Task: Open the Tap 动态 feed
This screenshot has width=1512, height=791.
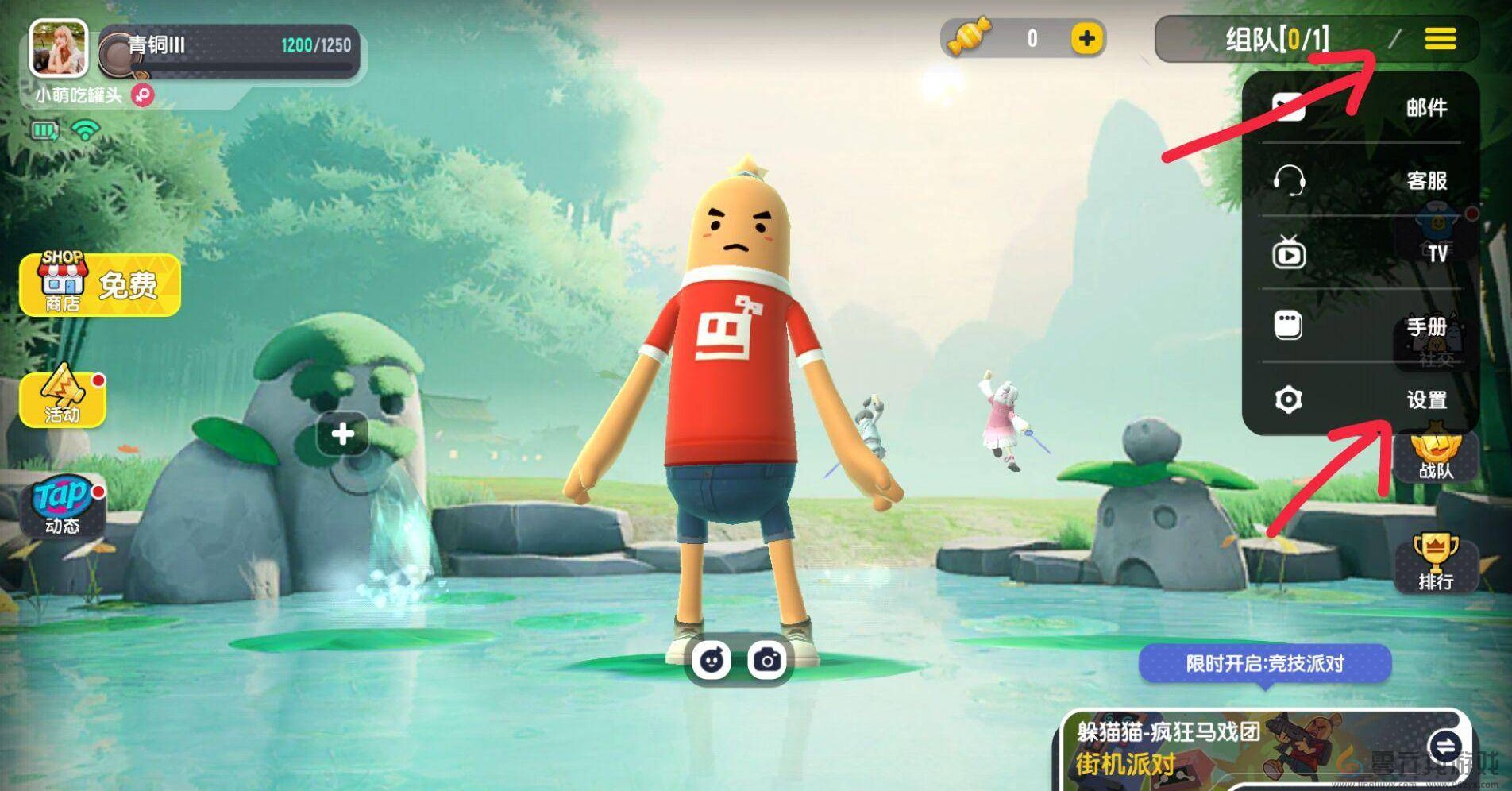Action: (x=64, y=505)
